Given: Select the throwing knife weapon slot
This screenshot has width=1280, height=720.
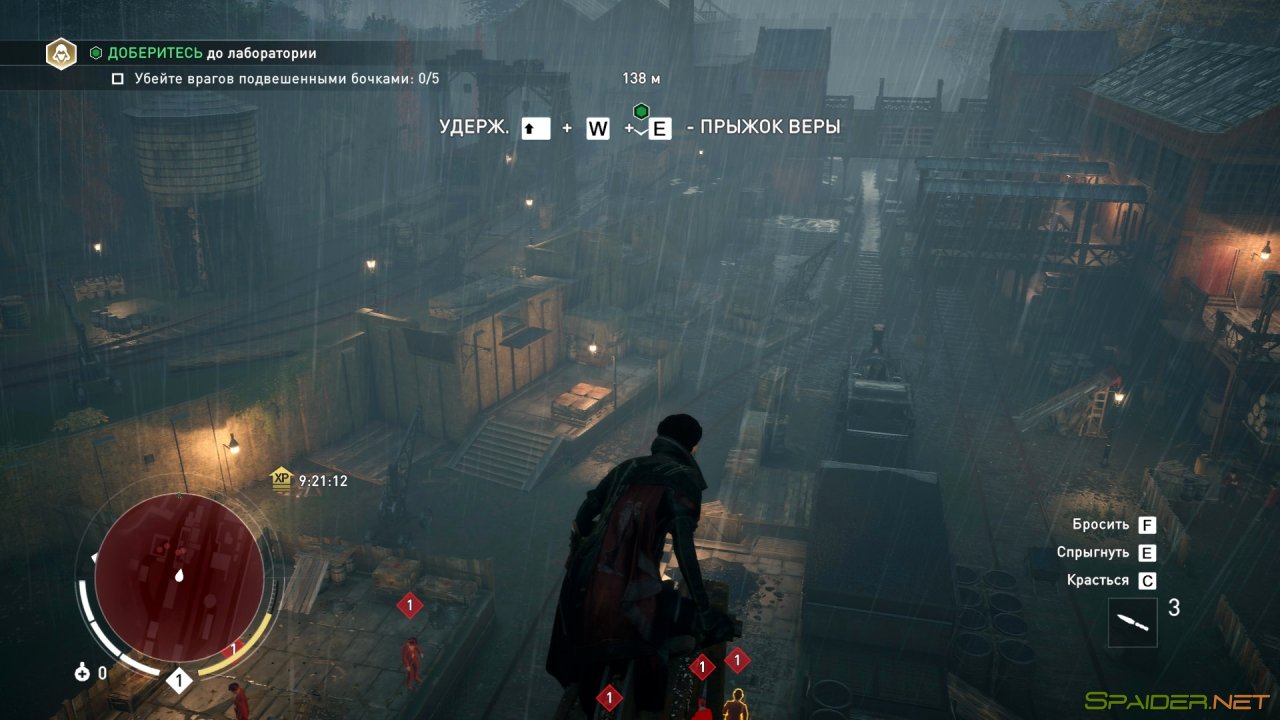Looking at the screenshot, I should pyautogui.click(x=1132, y=622).
